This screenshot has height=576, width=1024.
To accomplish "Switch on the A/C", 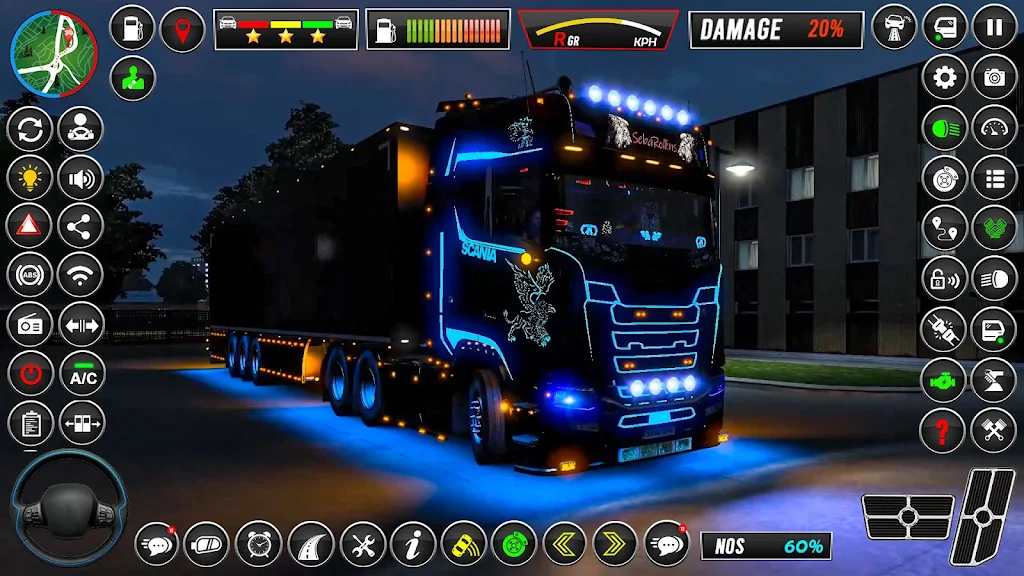I will (82, 374).
